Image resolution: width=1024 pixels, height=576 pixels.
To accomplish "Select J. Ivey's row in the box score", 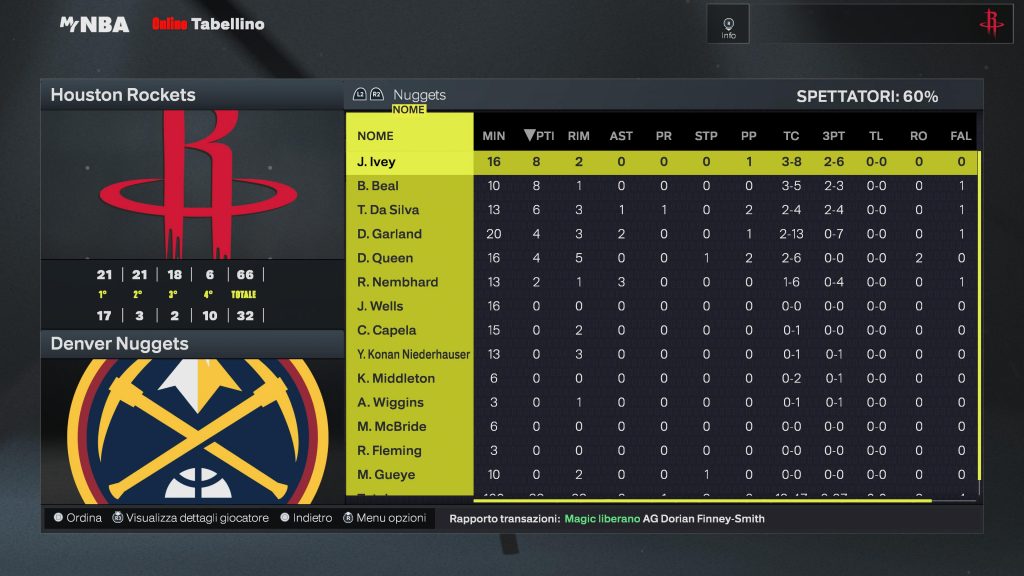I will click(x=376, y=162).
